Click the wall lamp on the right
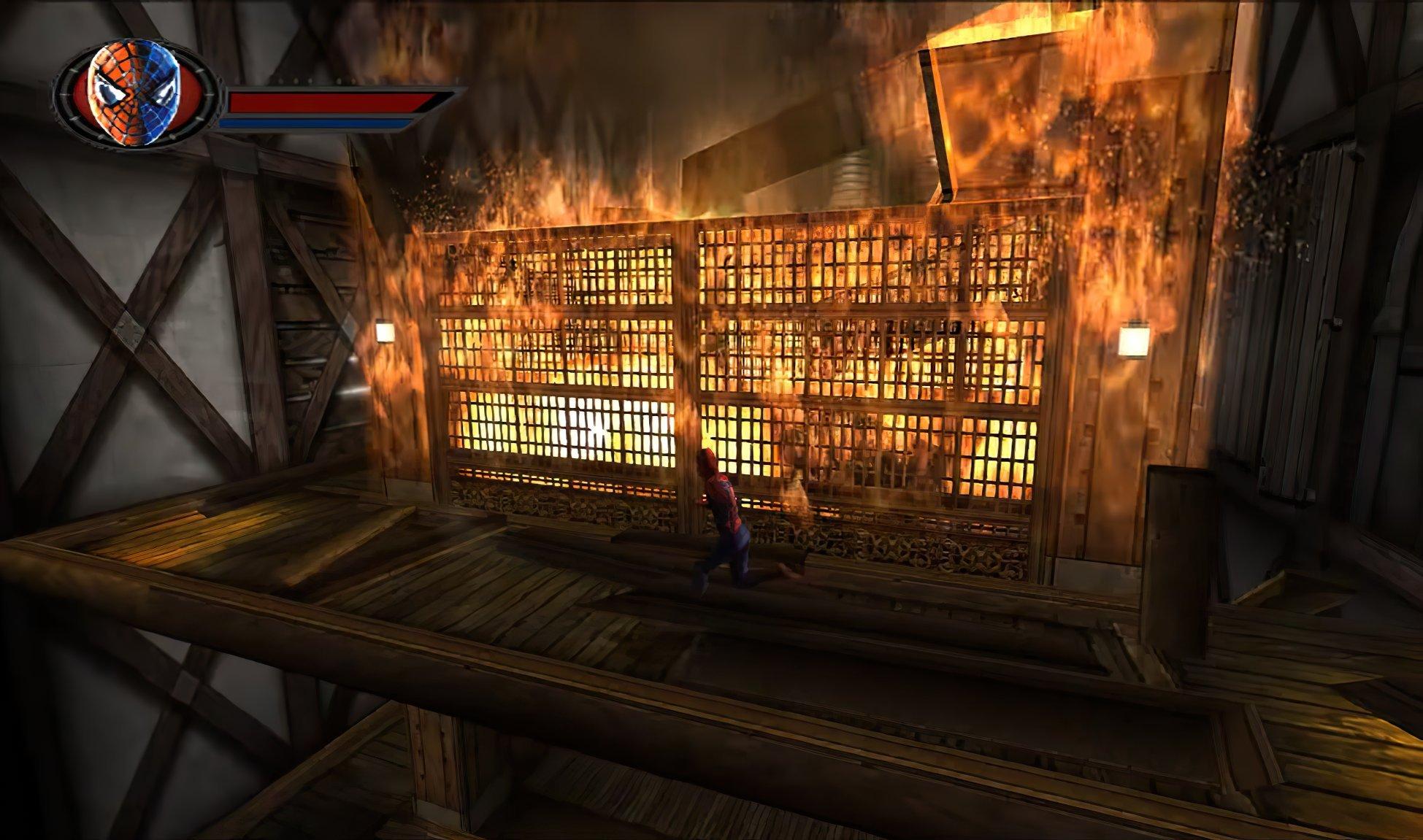The height and width of the screenshot is (840, 1423). tap(1134, 339)
